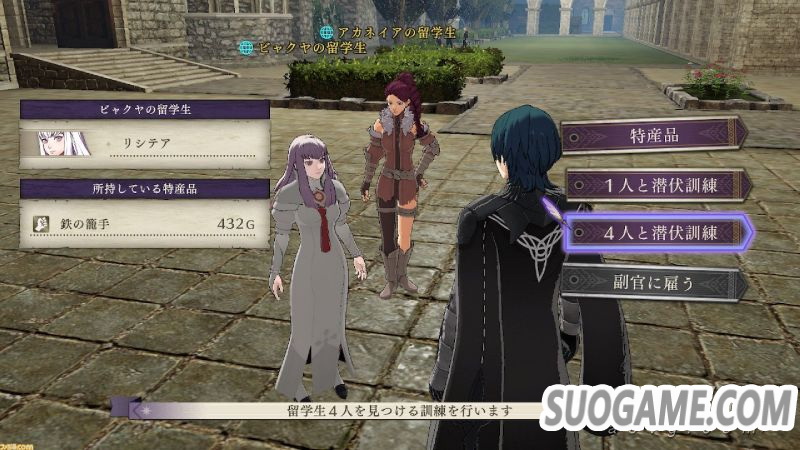Choose 副官に雇う option
Screen dimensions: 800x450
pos(654,282)
